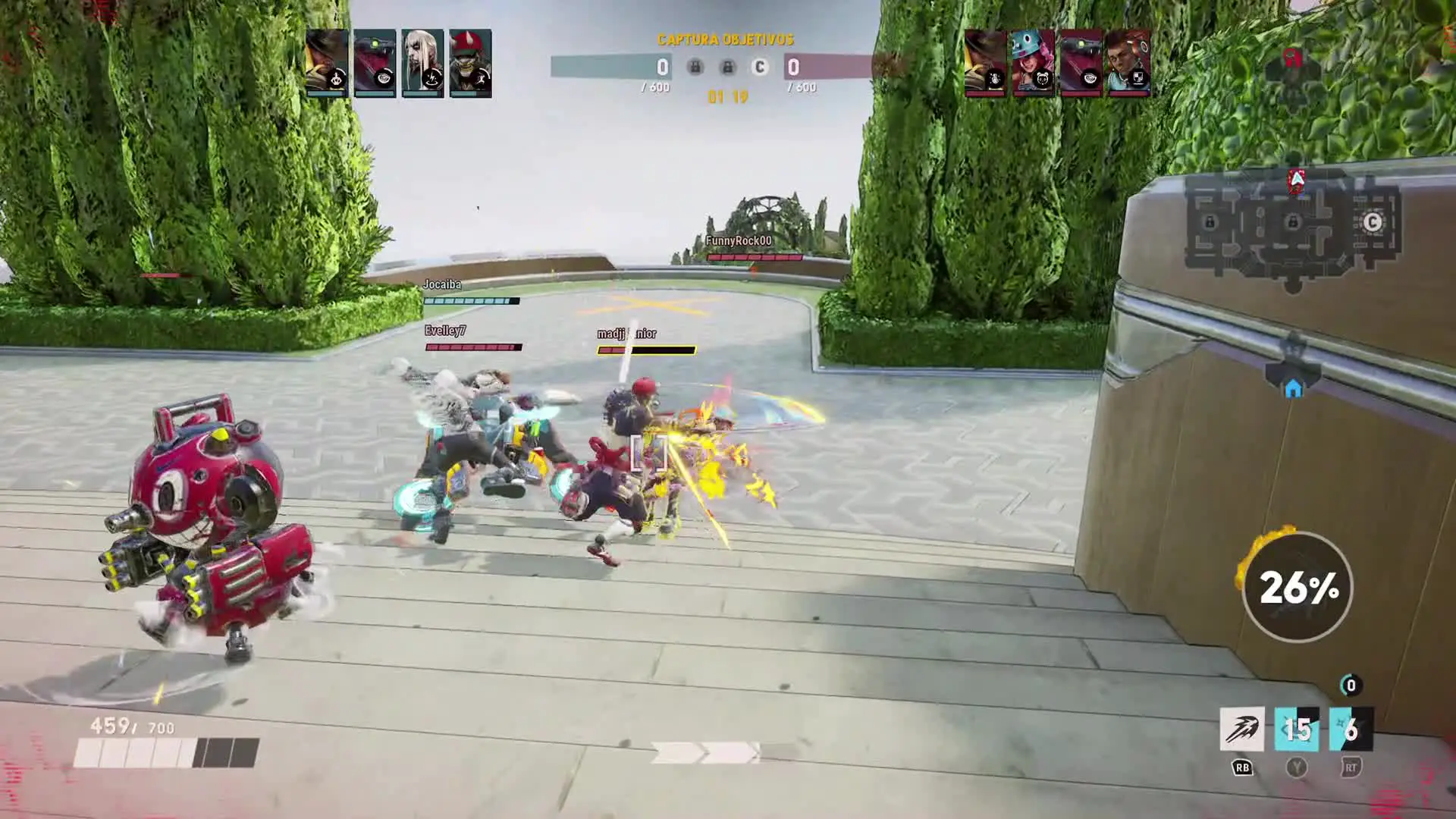Select the man with cyan collar portrait
Image resolution: width=1456 pixels, height=819 pixels.
[1128, 63]
